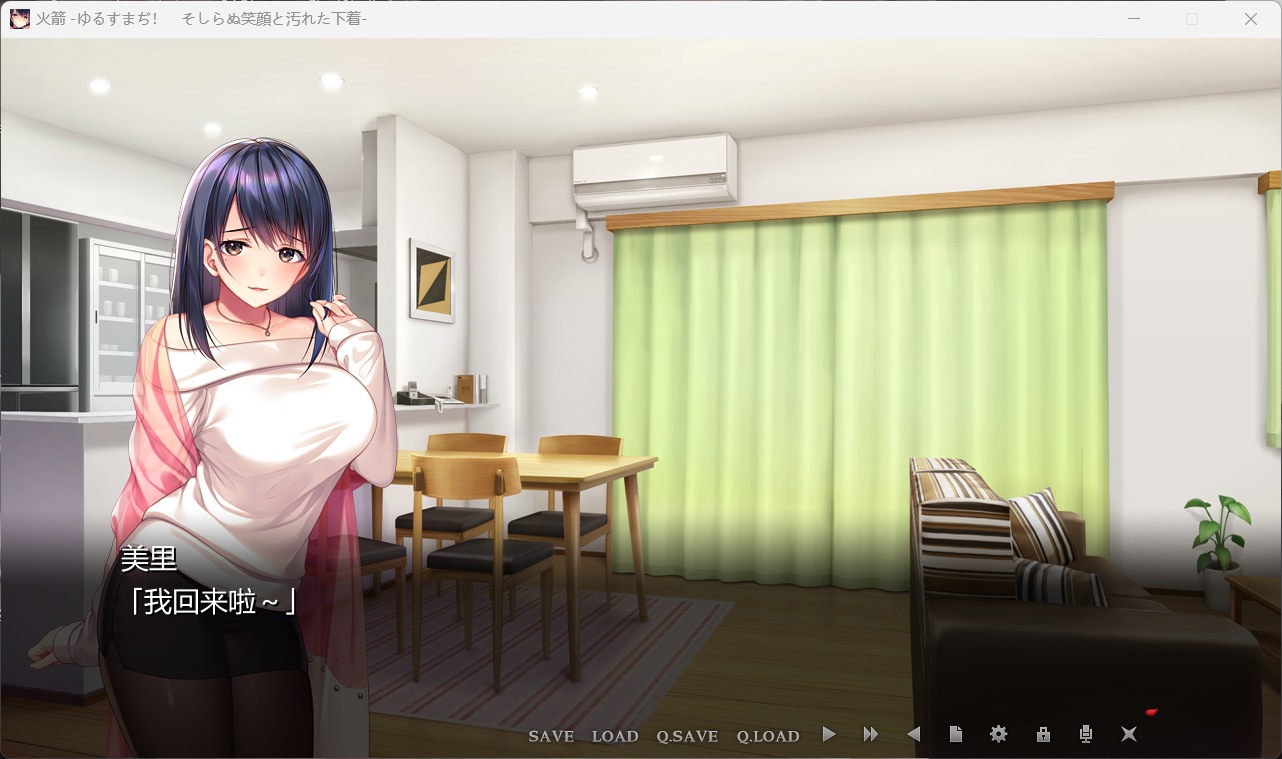Open the LOAD menu

click(x=615, y=736)
